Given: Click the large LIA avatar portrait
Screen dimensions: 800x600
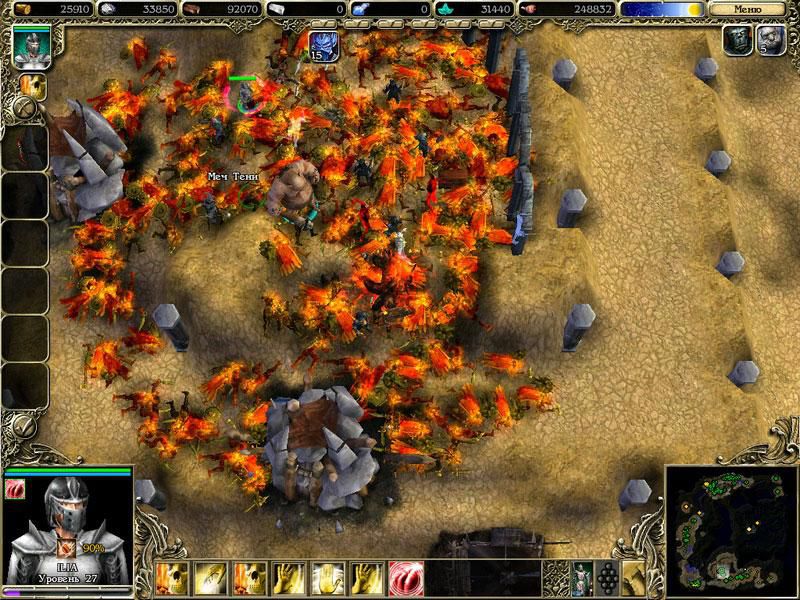Looking at the screenshot, I should click(x=69, y=521).
